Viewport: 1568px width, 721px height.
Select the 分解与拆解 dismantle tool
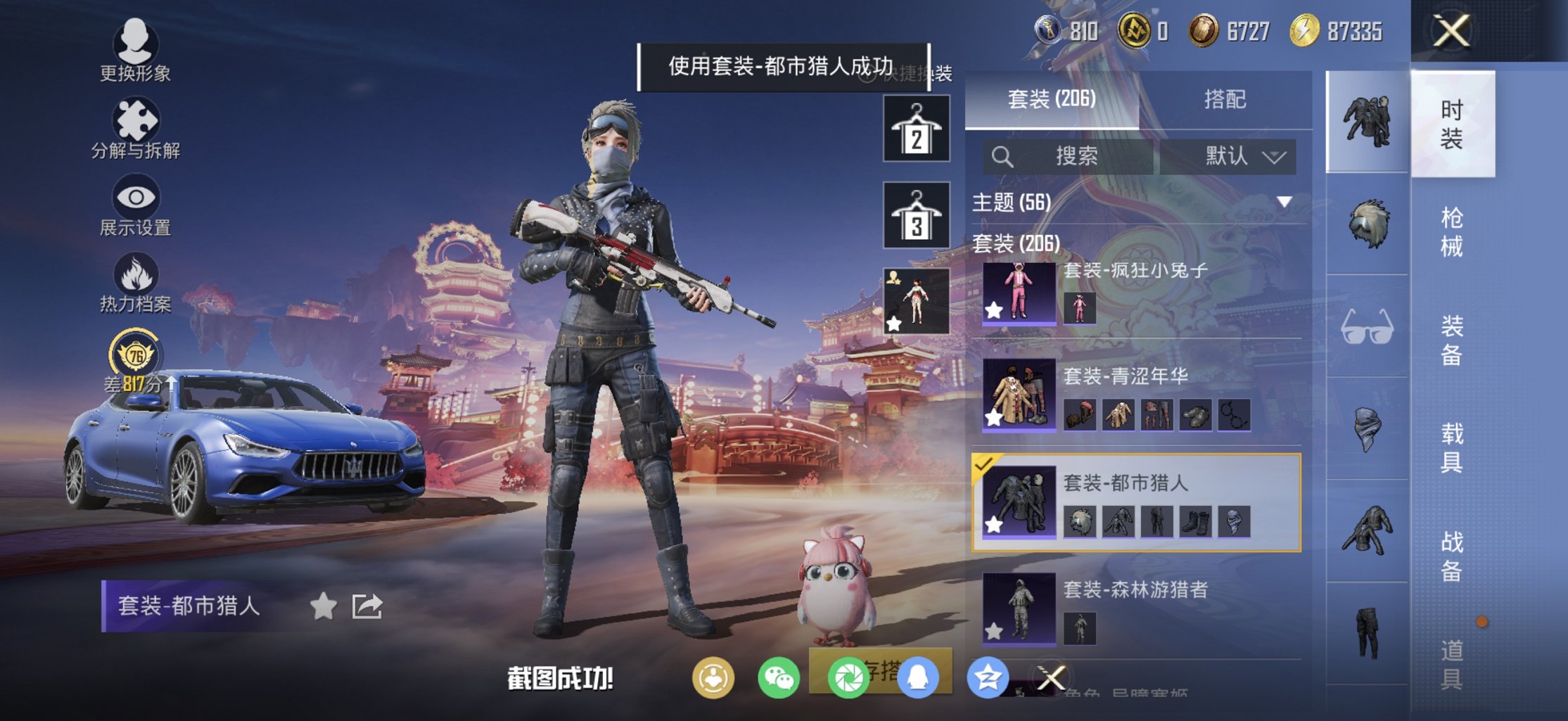[136, 120]
